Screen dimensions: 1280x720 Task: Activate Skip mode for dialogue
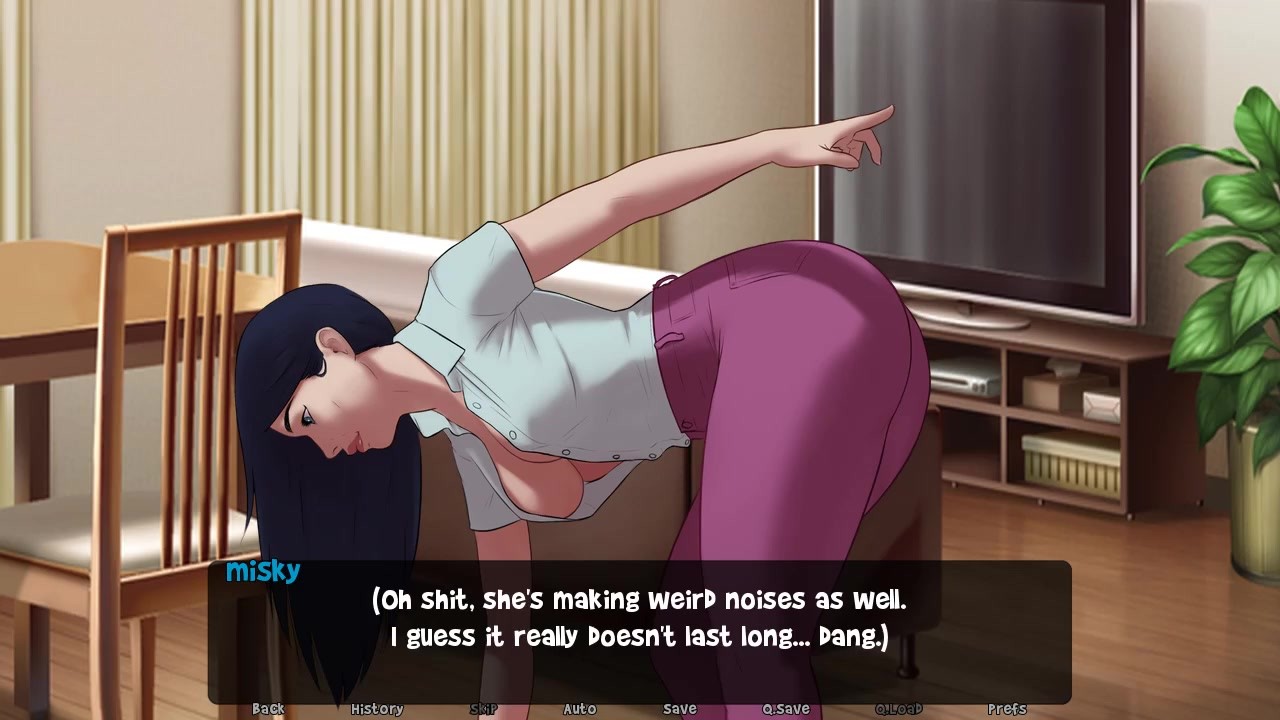(x=484, y=708)
